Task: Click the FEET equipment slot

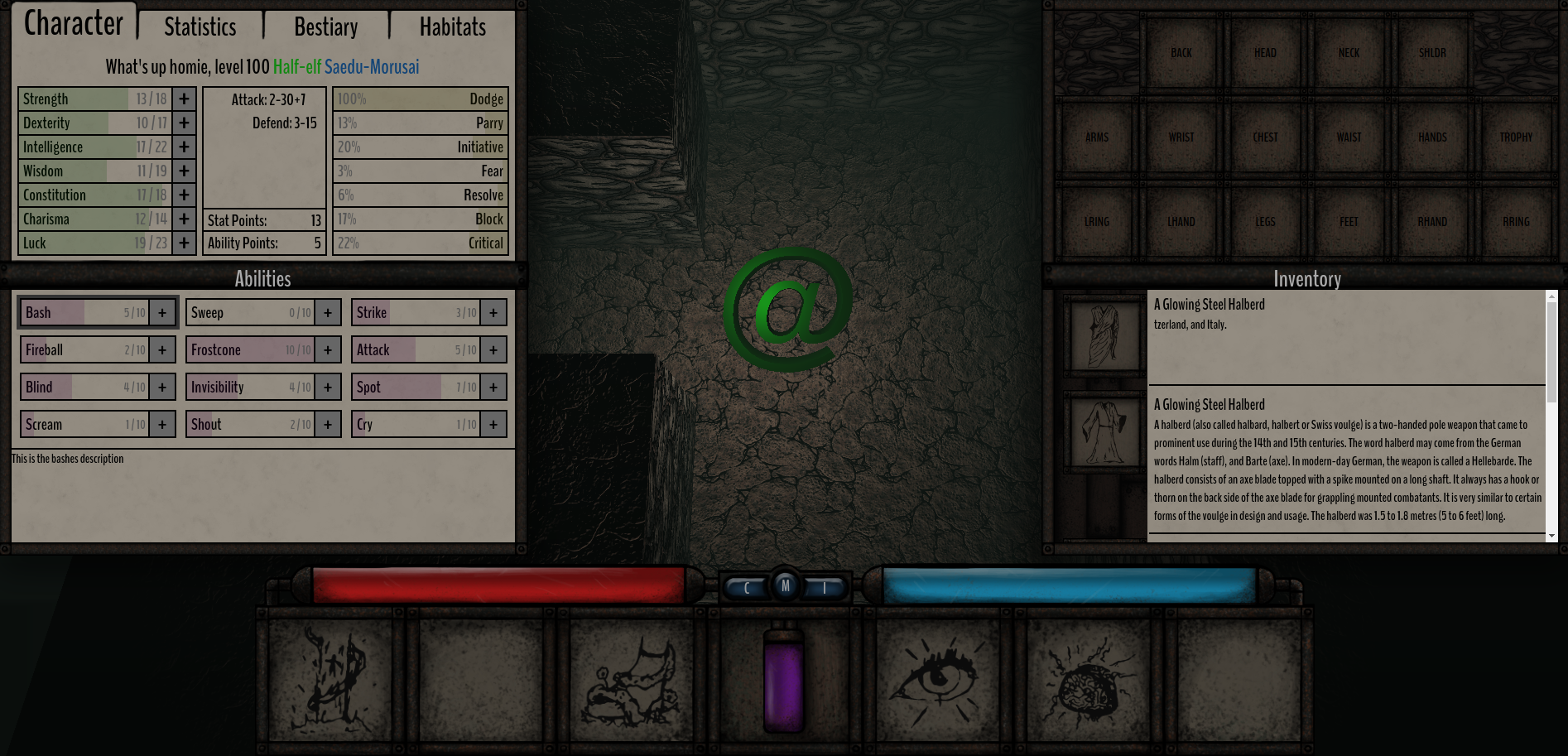Action: [1348, 221]
